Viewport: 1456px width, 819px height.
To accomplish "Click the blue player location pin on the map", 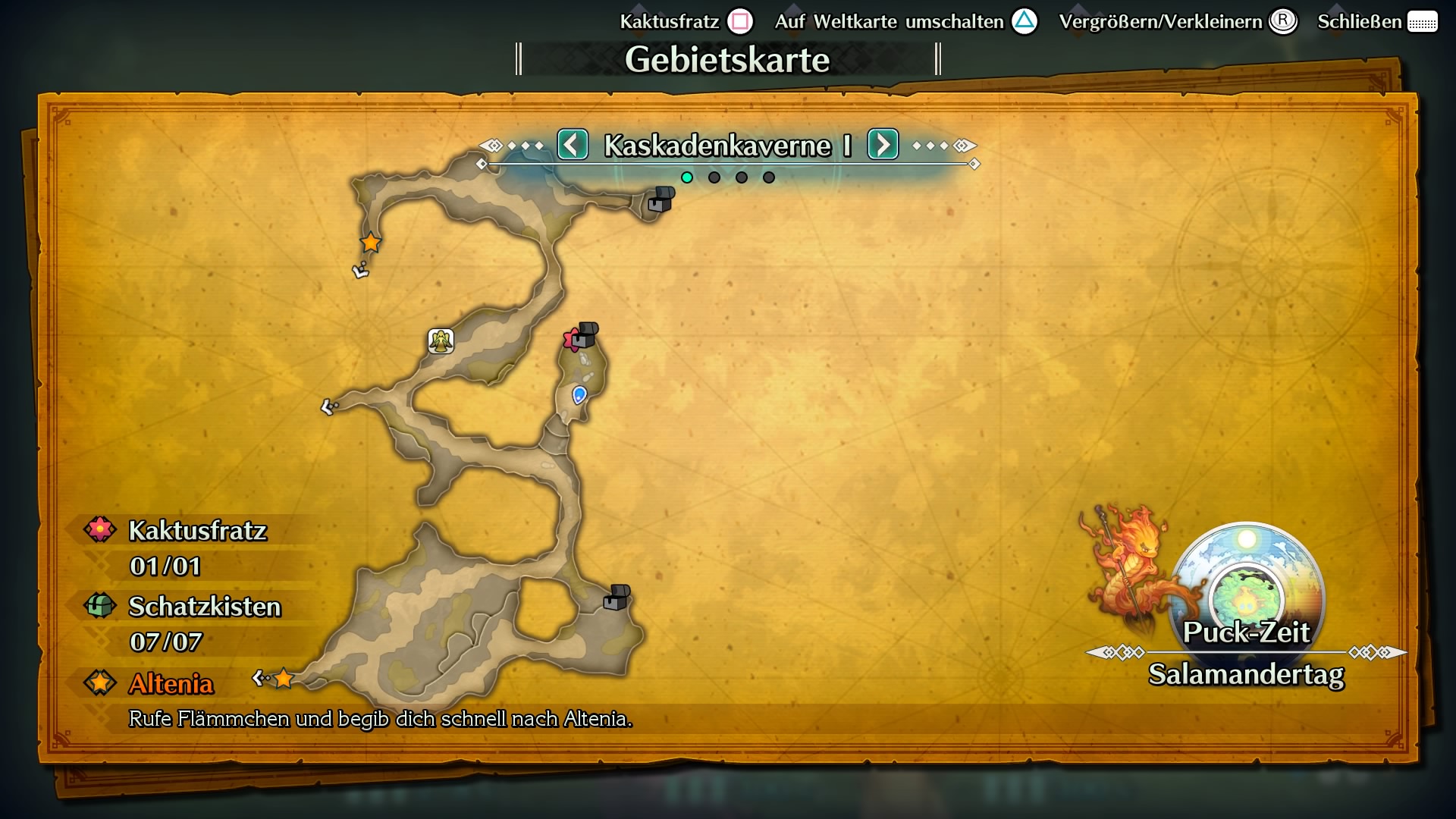I will 579,393.
